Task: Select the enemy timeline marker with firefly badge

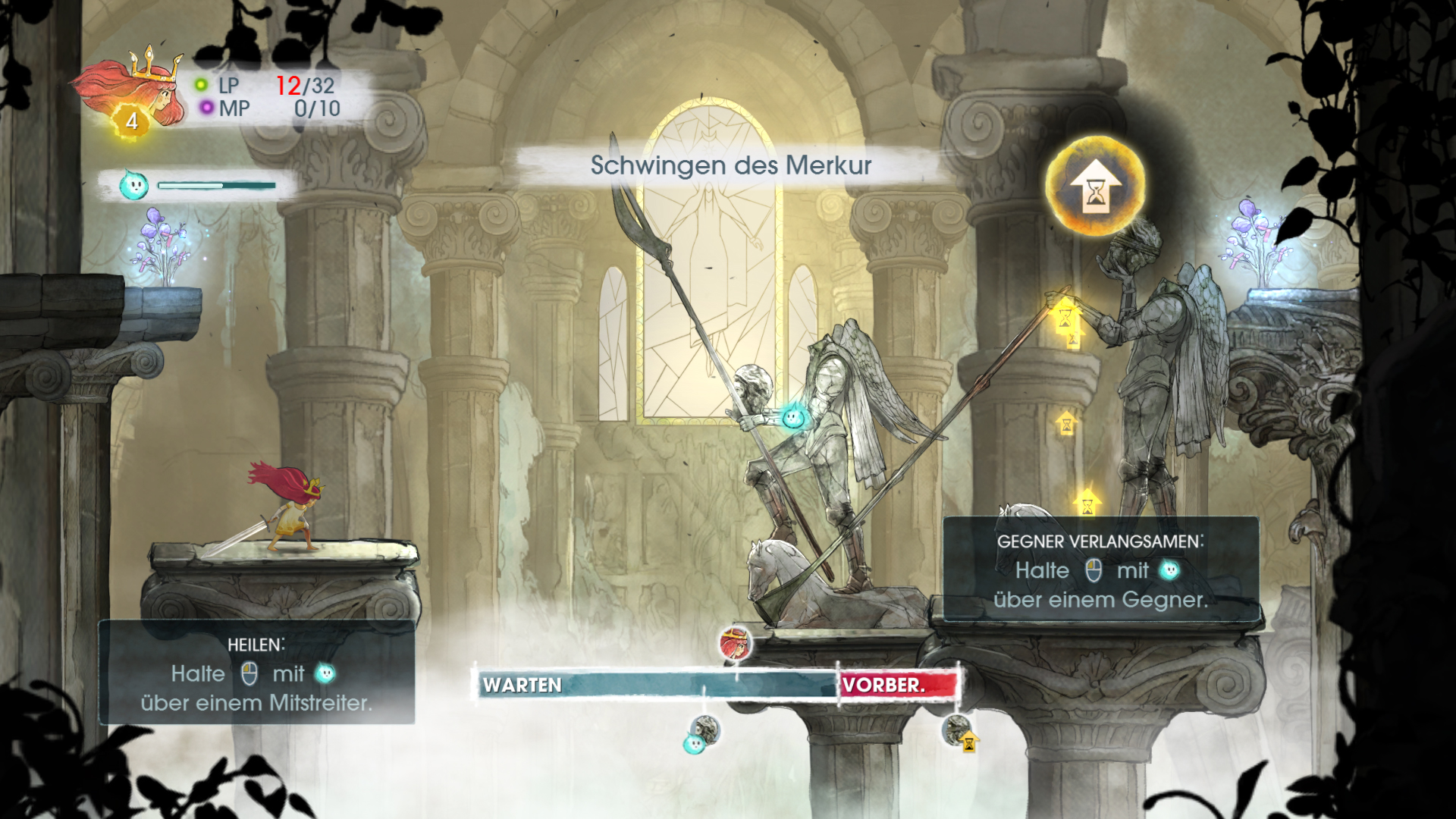Action: [704, 733]
